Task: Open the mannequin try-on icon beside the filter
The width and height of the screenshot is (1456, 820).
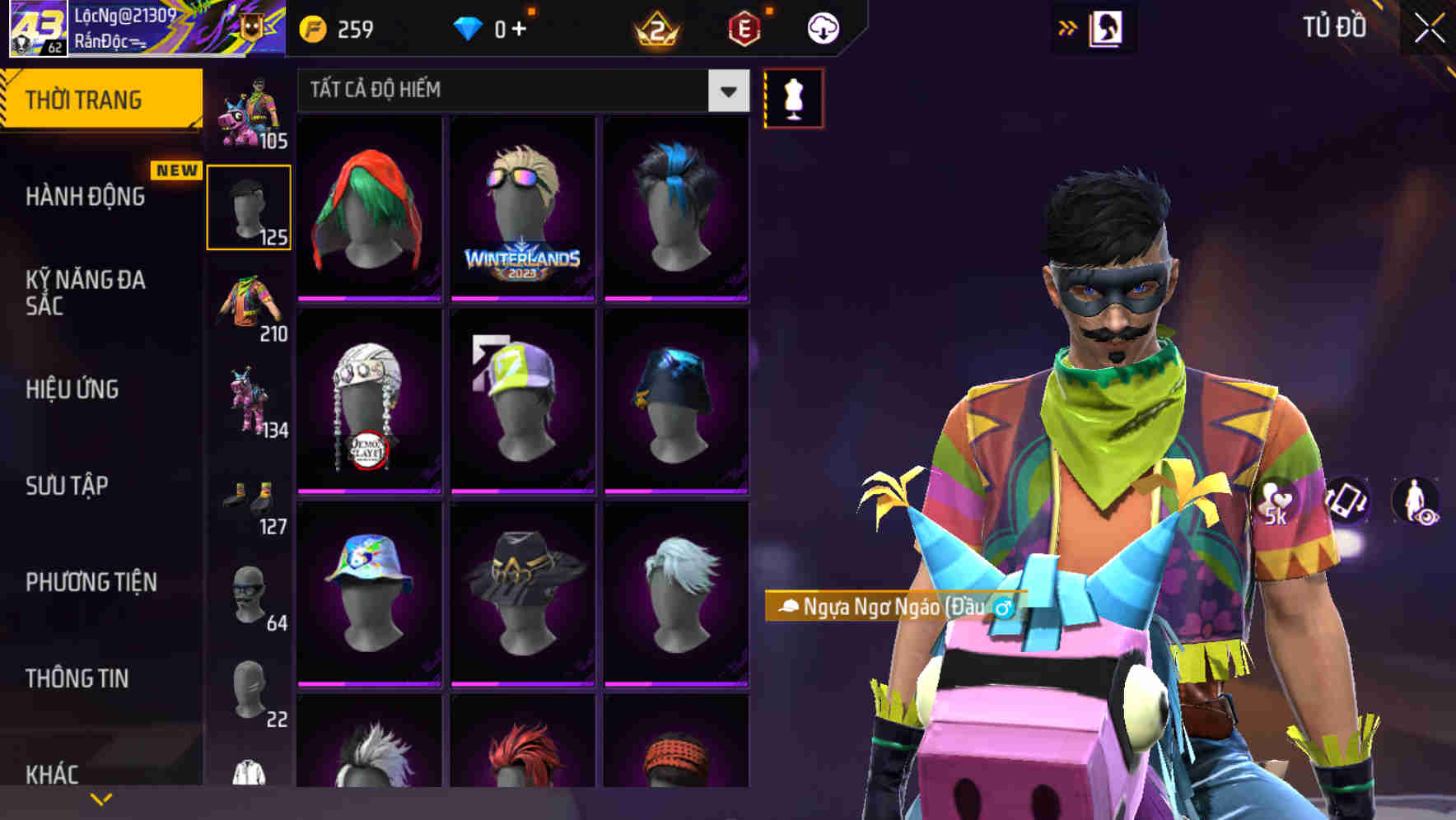Action: (x=793, y=97)
